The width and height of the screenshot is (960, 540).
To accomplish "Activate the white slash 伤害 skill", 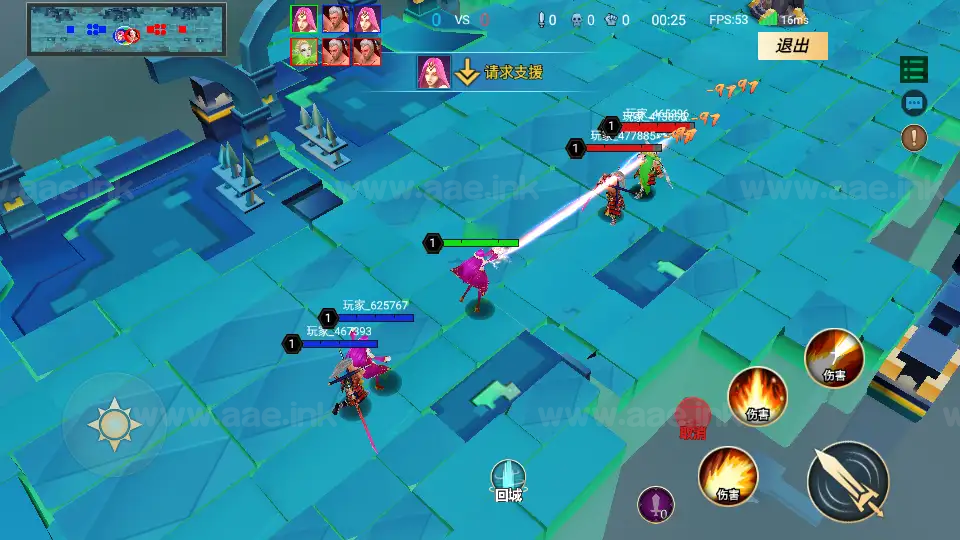I will [x=834, y=358].
